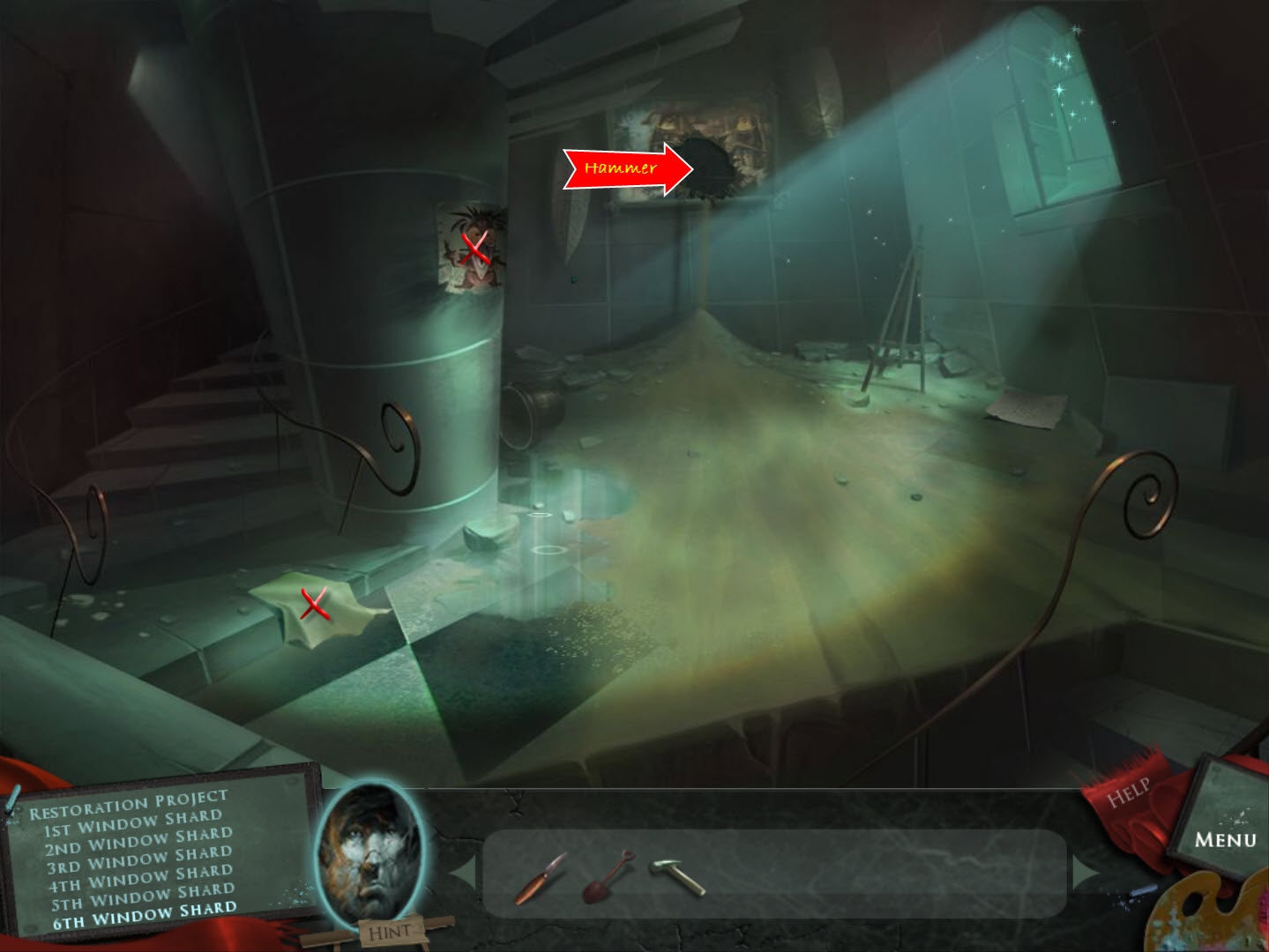Click the painter's palette icon
Viewport: 1269px width, 952px height.
(x=1210, y=917)
